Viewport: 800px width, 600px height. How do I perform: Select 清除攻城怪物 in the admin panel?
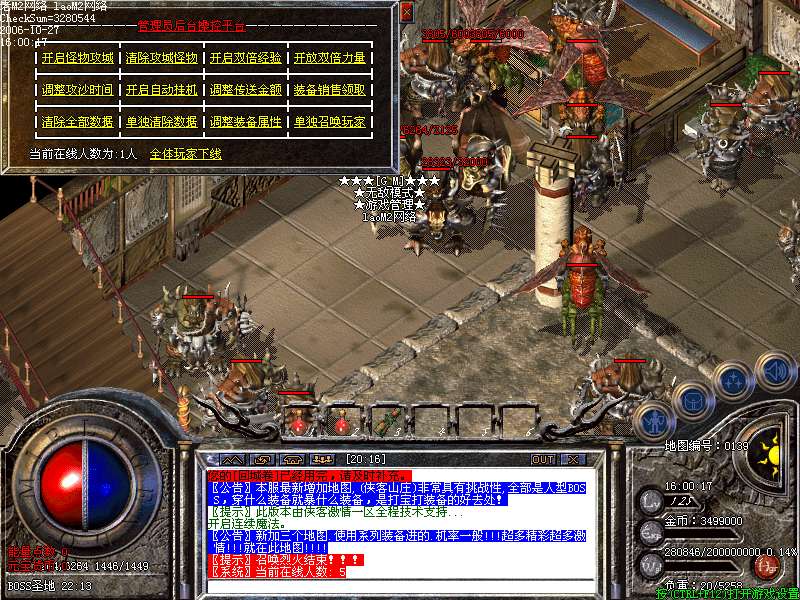click(162, 58)
